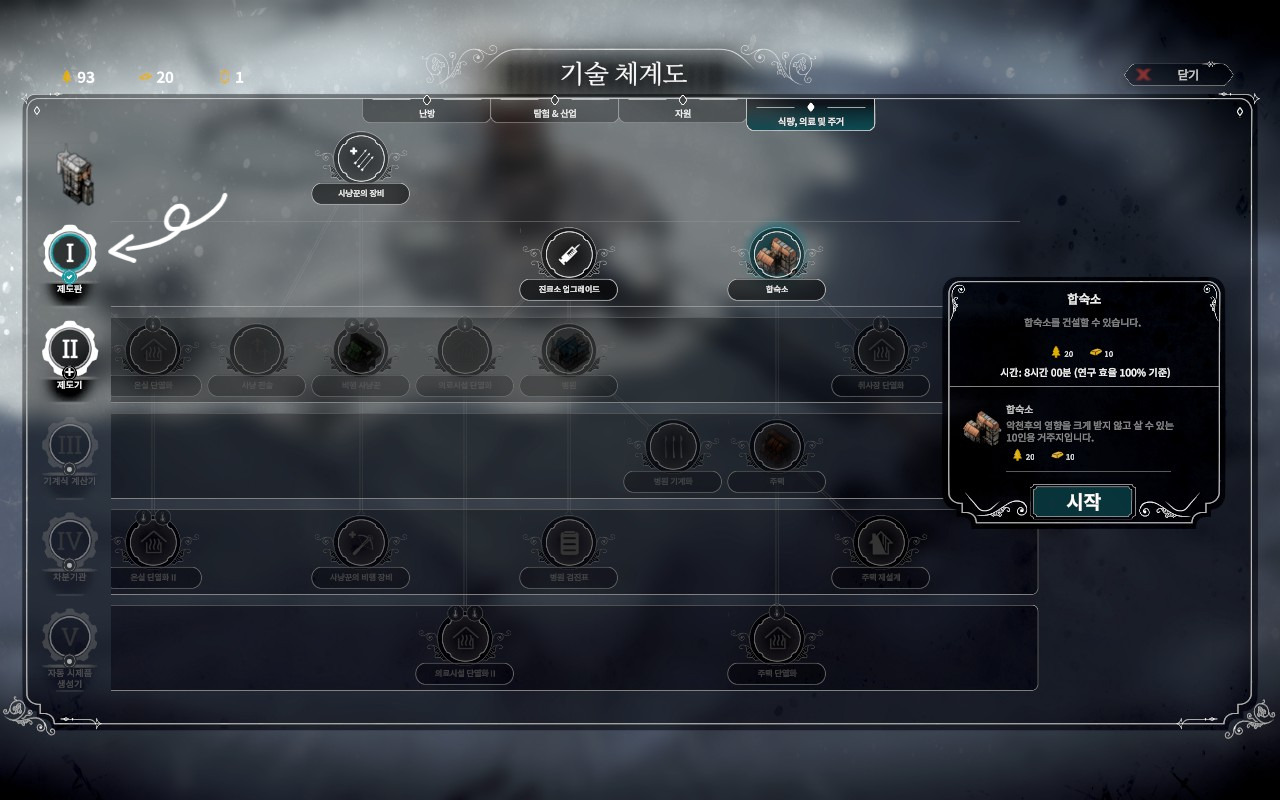Choose the 주택 재설계 technology
Viewport: 1280px width, 800px height.
click(x=880, y=543)
